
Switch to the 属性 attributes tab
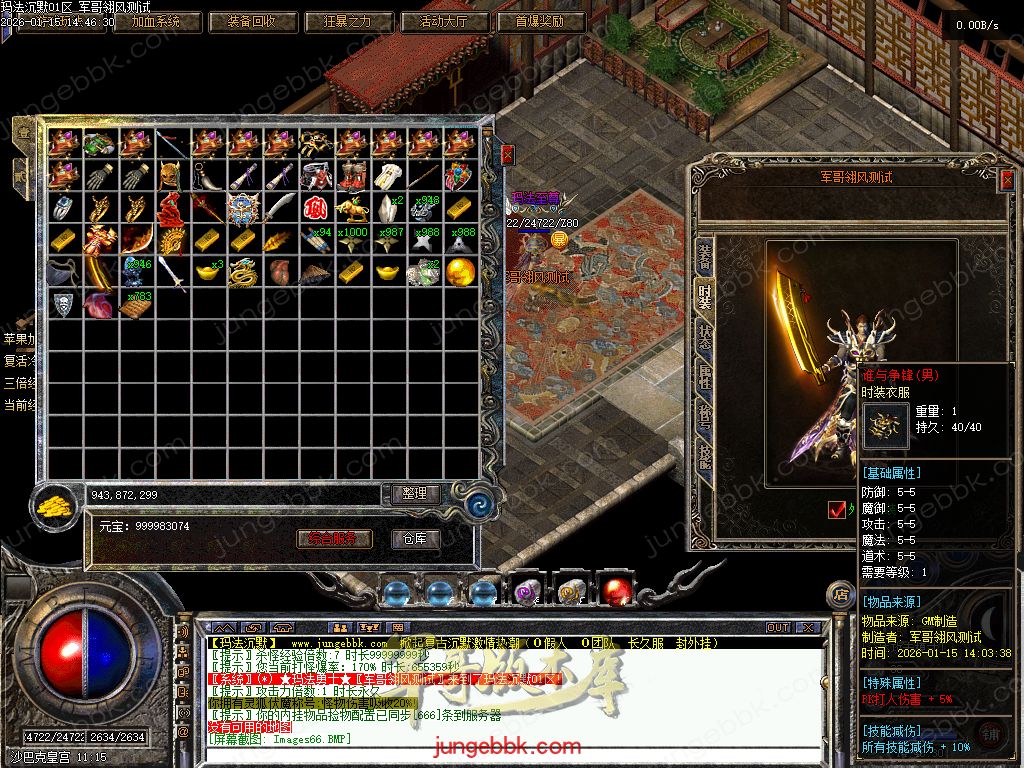[704, 377]
